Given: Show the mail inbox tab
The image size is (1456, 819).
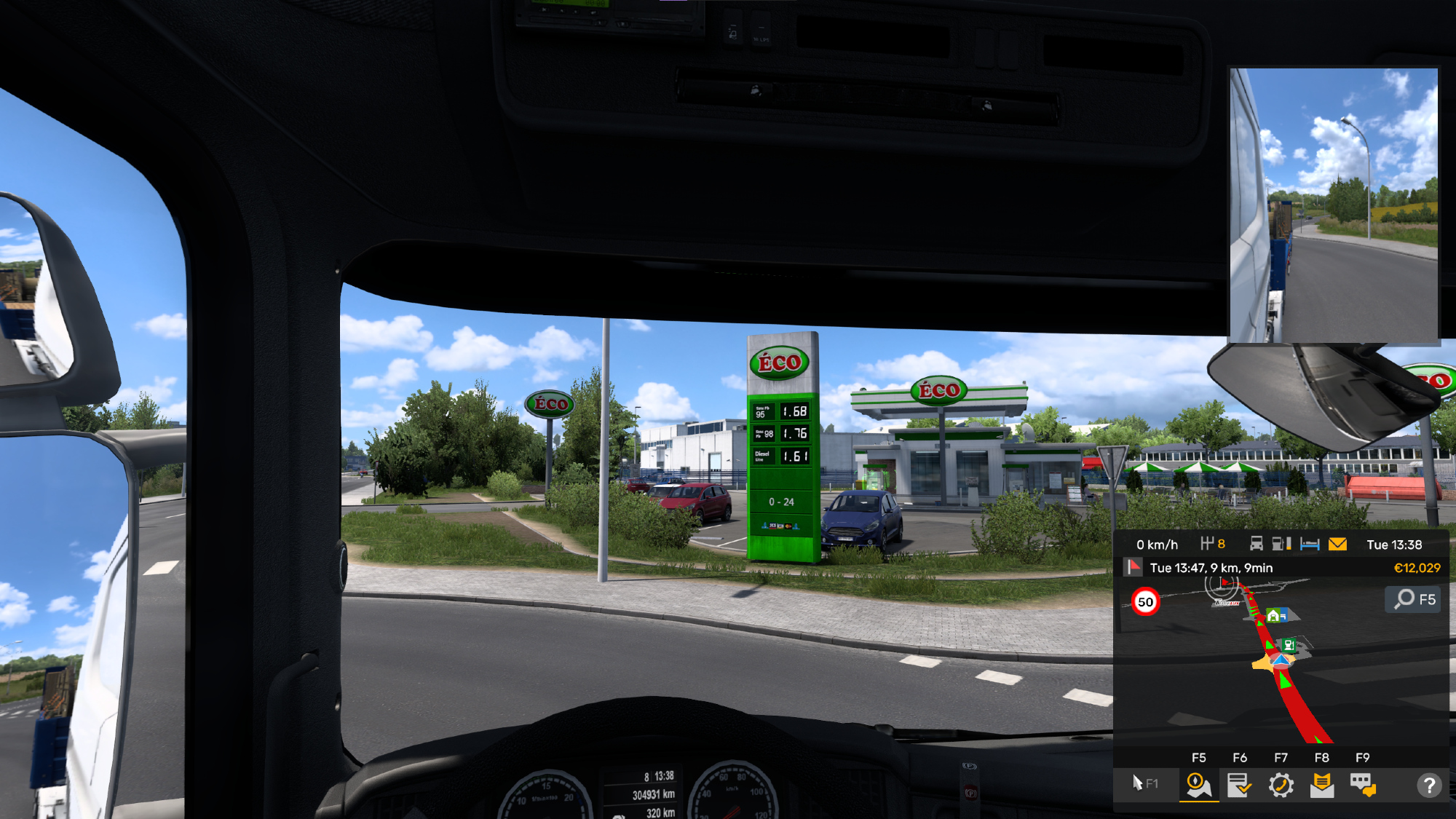Looking at the screenshot, I should point(1321,786).
